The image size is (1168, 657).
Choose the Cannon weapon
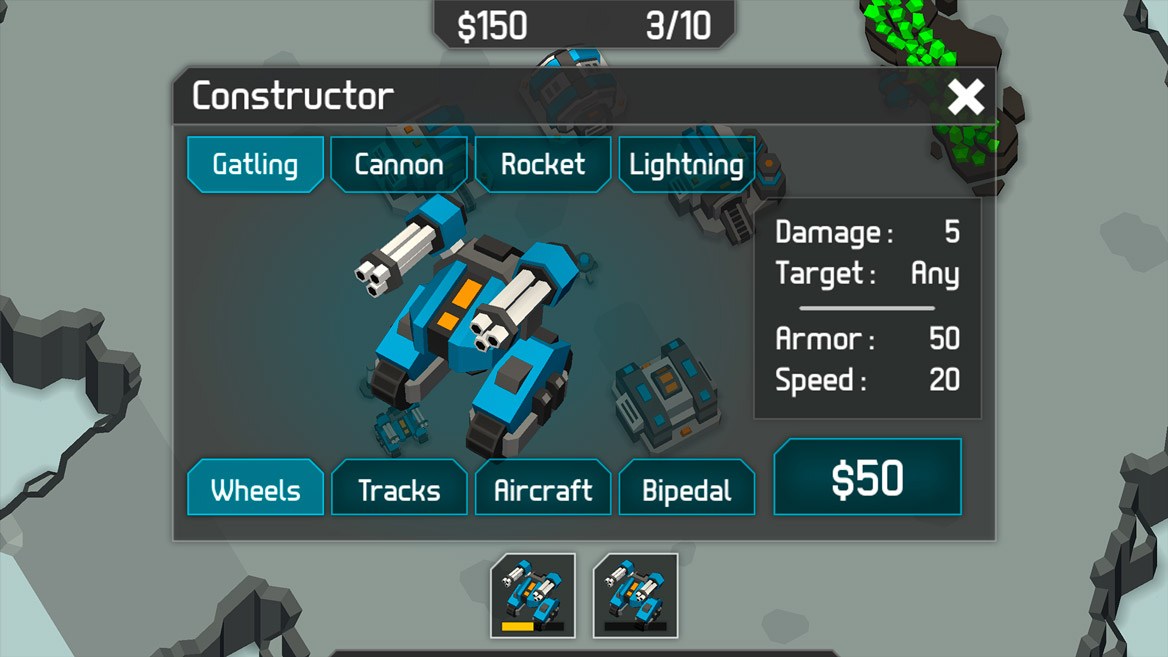(x=399, y=164)
